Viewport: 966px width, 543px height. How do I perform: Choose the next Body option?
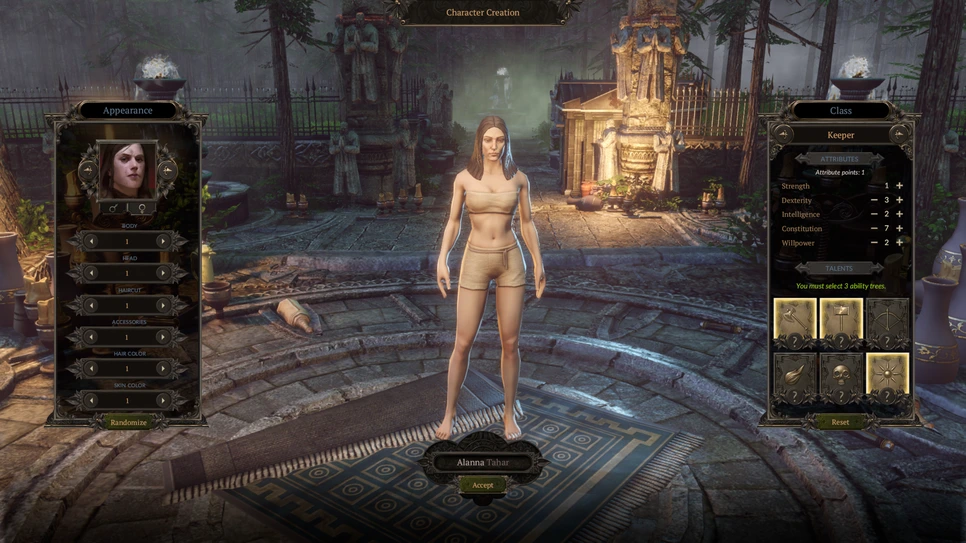(163, 241)
